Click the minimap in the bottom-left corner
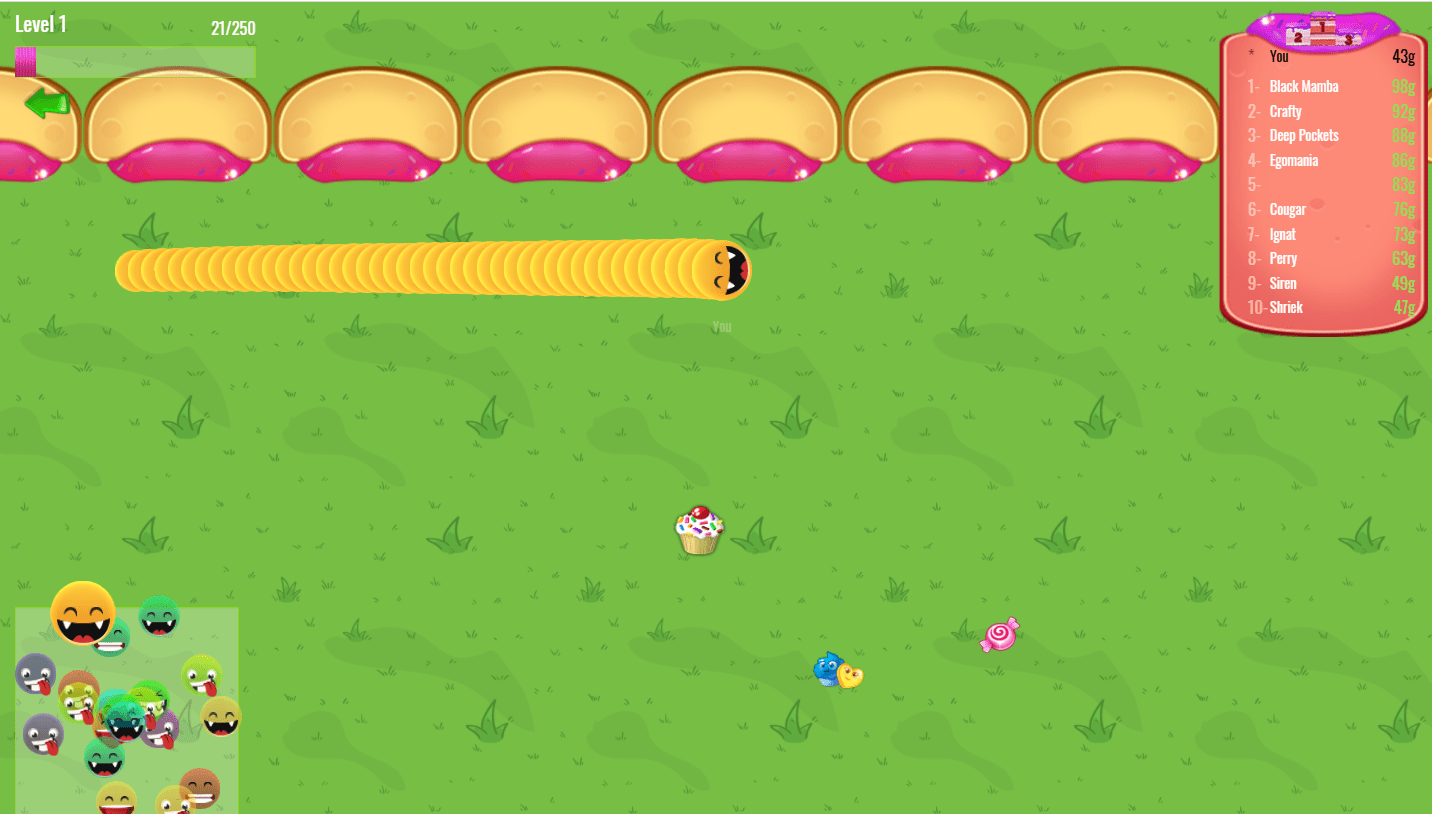This screenshot has width=1432, height=814. click(126, 710)
